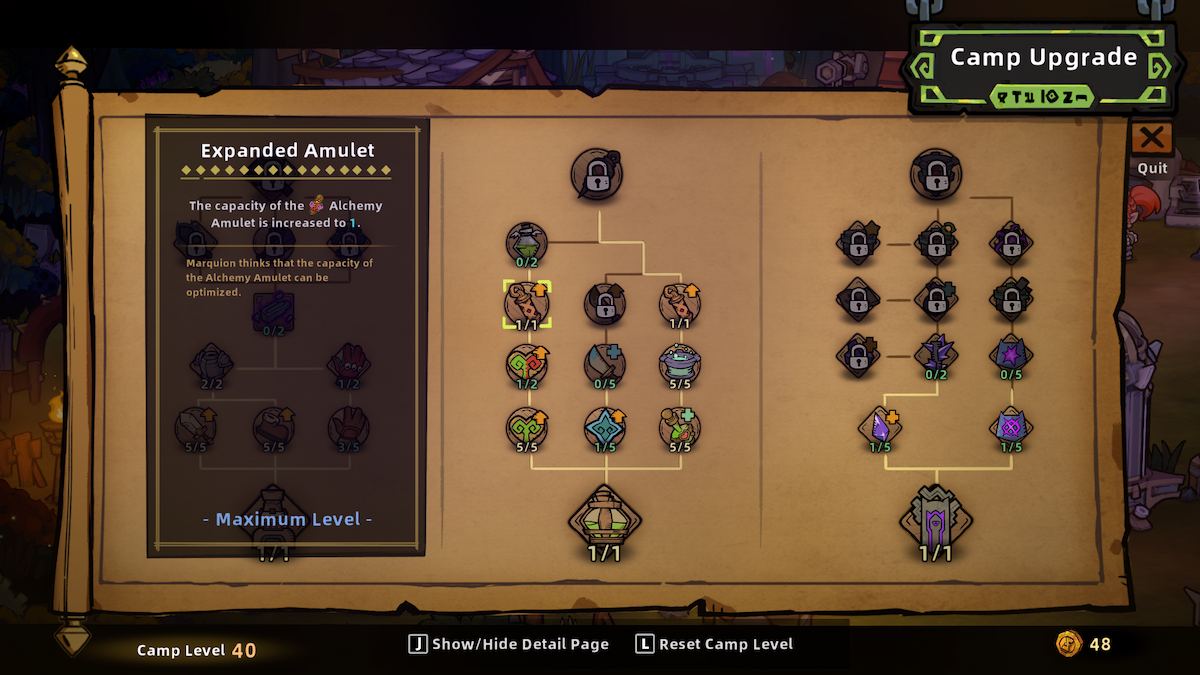Pick the purple cauldron upgrade node
The width and height of the screenshot is (1200, 675).
pyautogui.click(x=681, y=365)
